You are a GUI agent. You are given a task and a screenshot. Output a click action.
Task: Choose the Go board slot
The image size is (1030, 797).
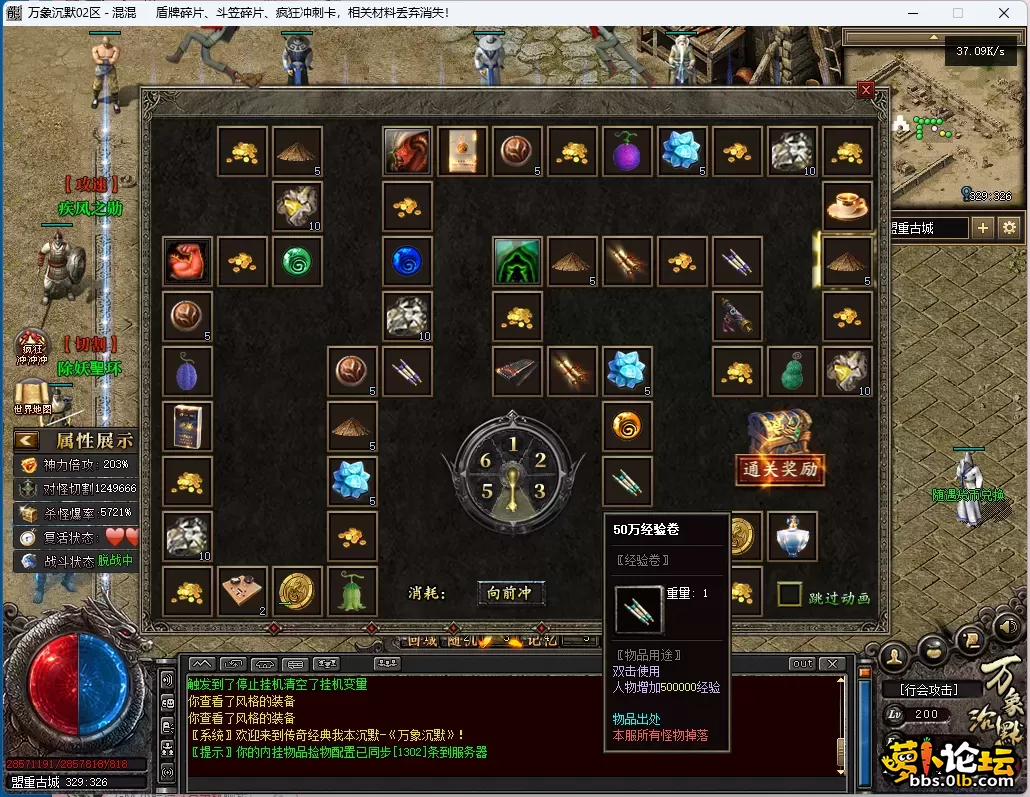point(242,591)
